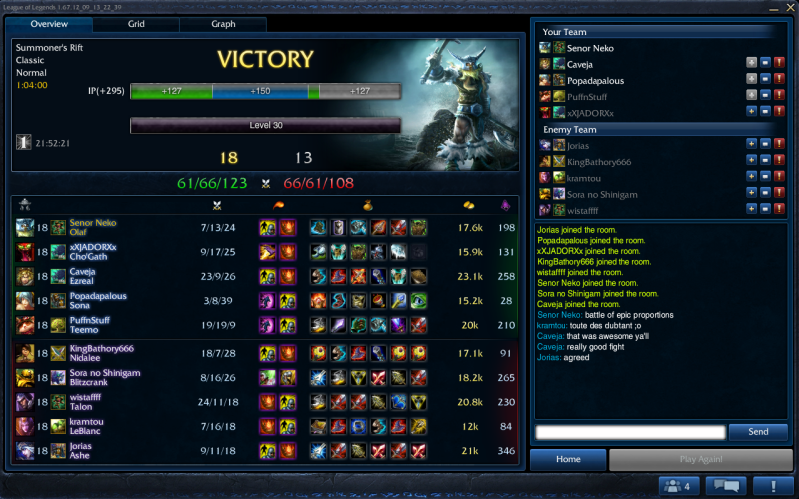Focus the chat text input box

point(630,432)
